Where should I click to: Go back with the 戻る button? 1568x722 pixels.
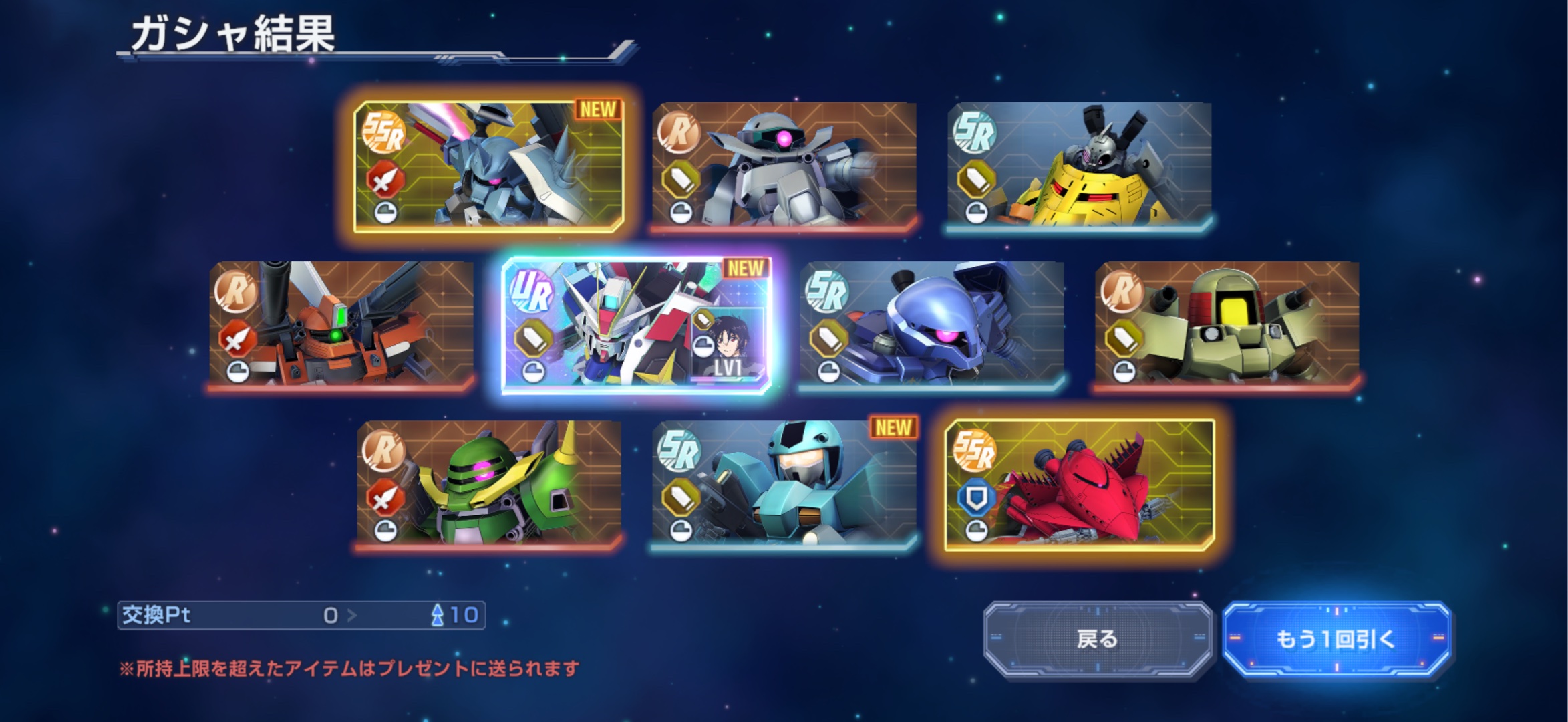tap(1098, 640)
